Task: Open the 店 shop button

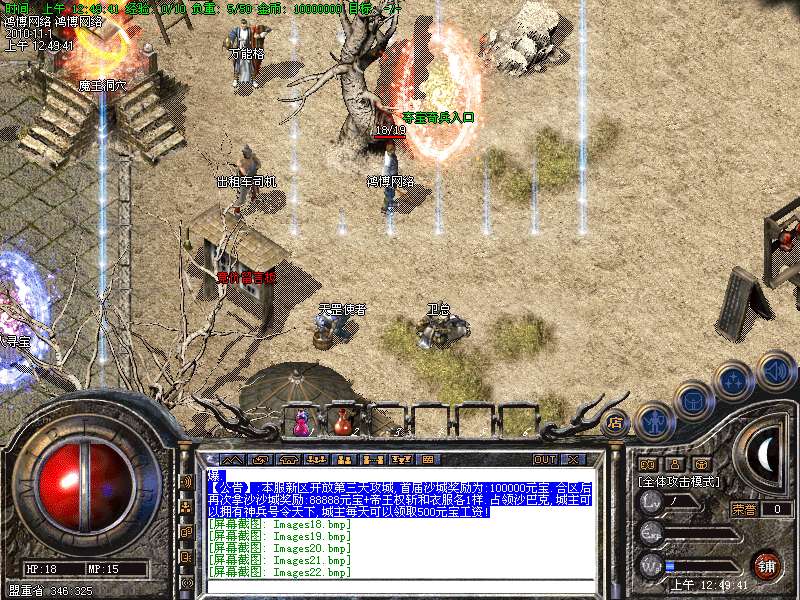Action: pyautogui.click(x=614, y=421)
